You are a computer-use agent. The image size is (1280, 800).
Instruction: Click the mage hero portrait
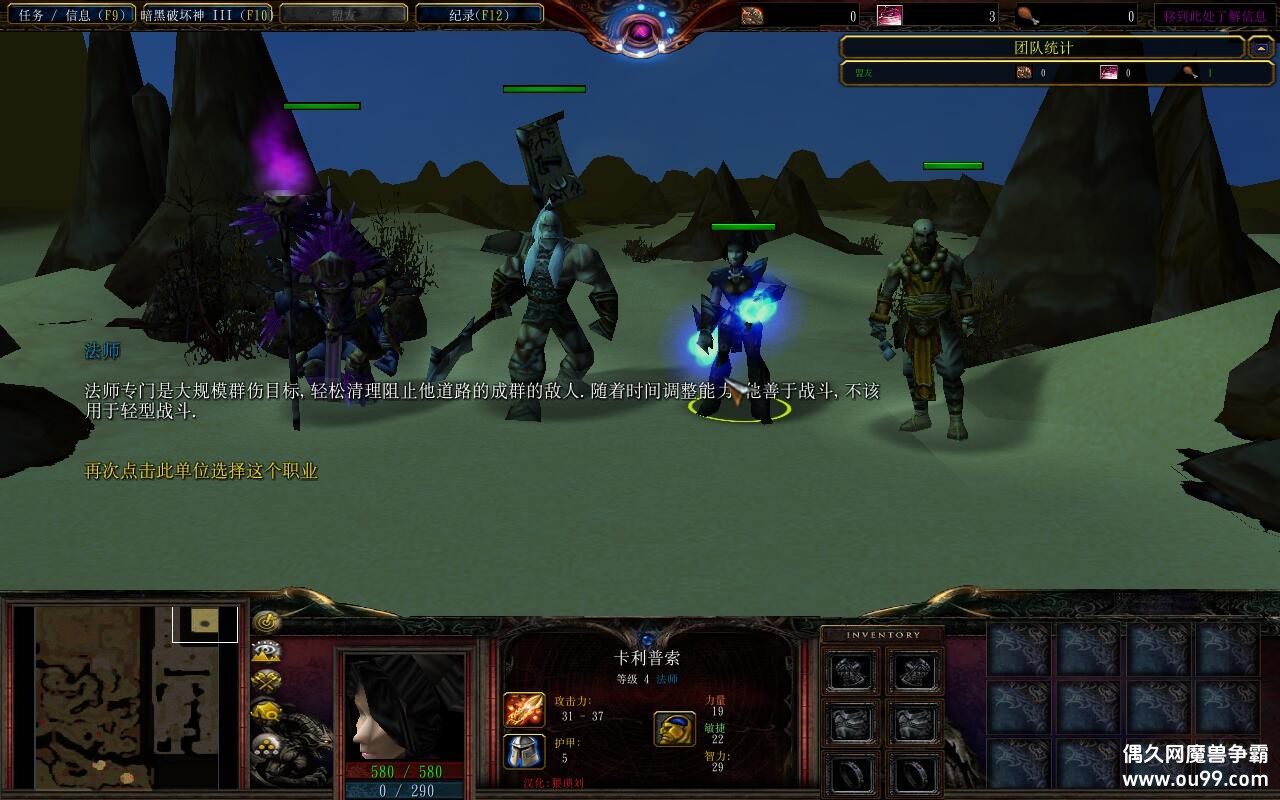point(404,706)
